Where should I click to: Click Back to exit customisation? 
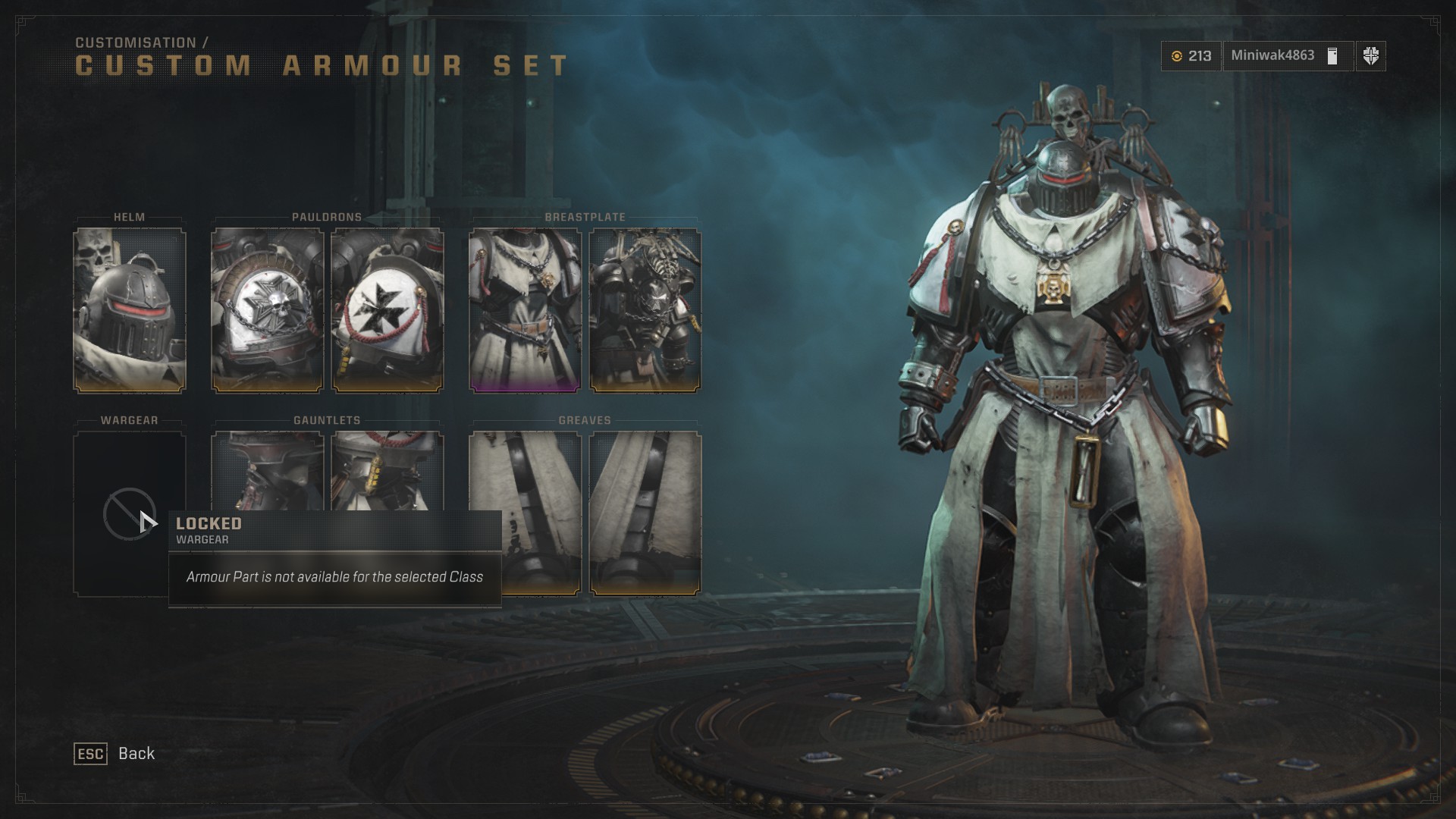click(135, 753)
